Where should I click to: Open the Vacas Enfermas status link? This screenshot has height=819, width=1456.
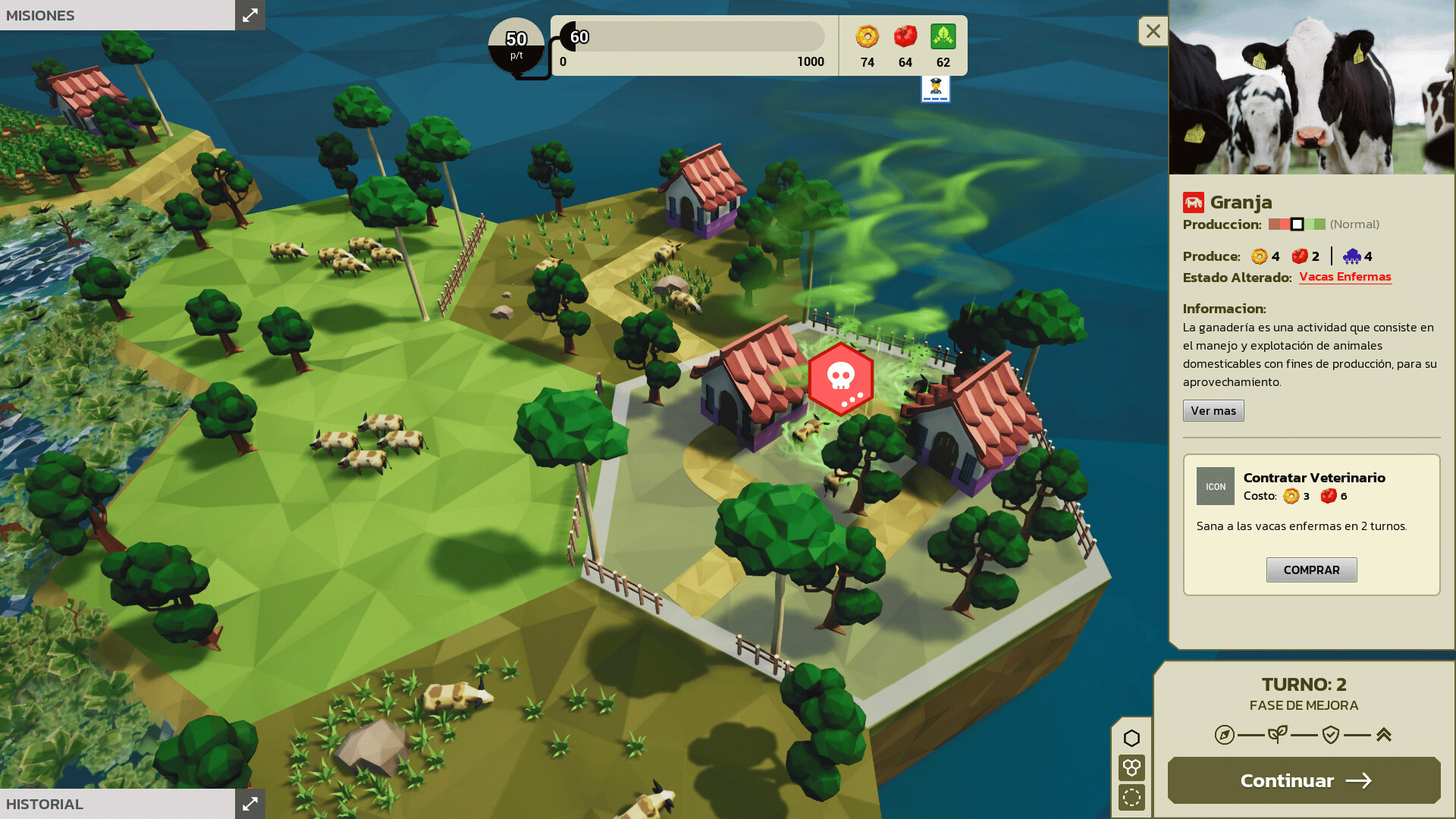point(1345,277)
